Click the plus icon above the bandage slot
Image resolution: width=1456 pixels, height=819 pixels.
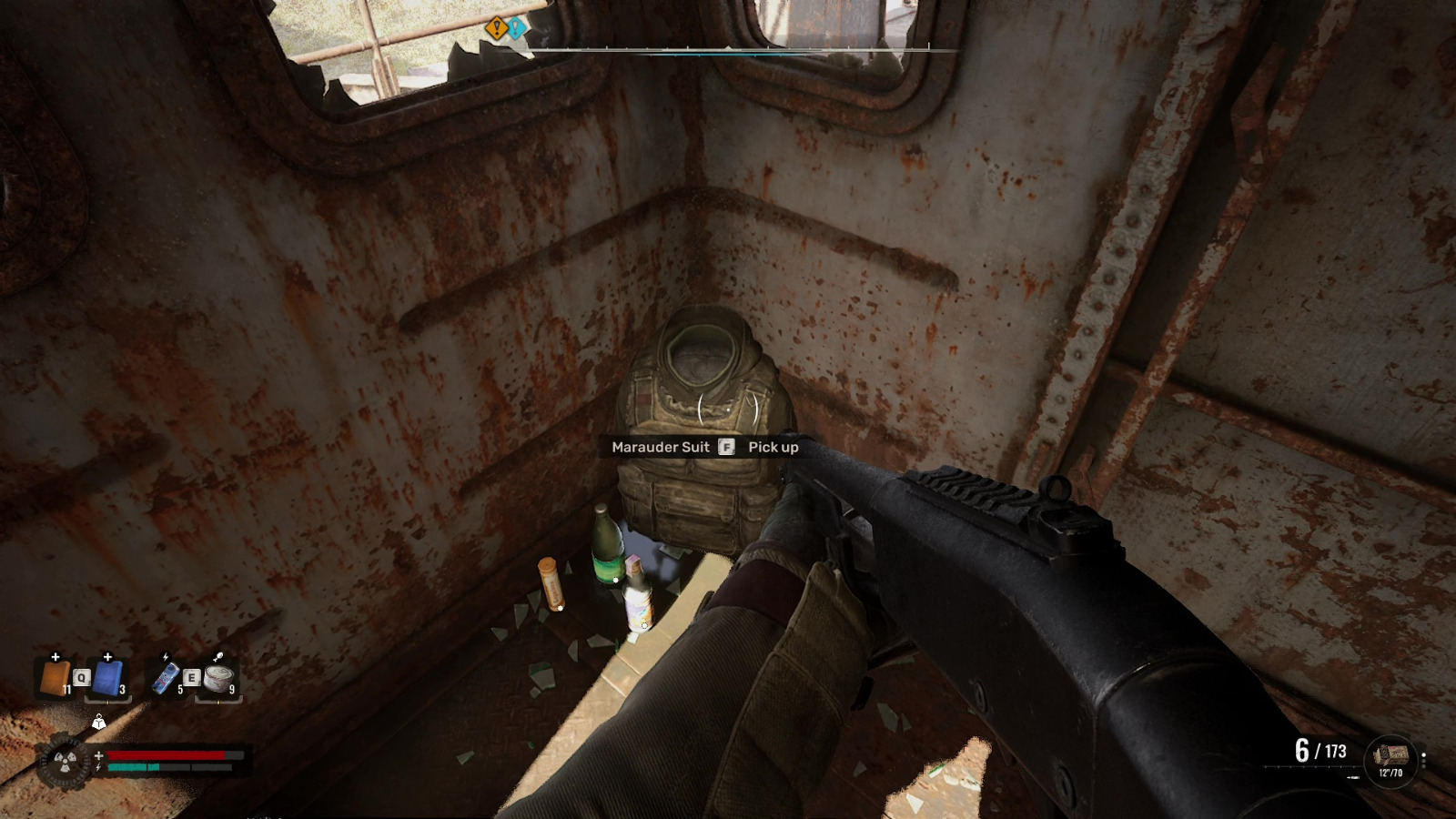pos(55,657)
